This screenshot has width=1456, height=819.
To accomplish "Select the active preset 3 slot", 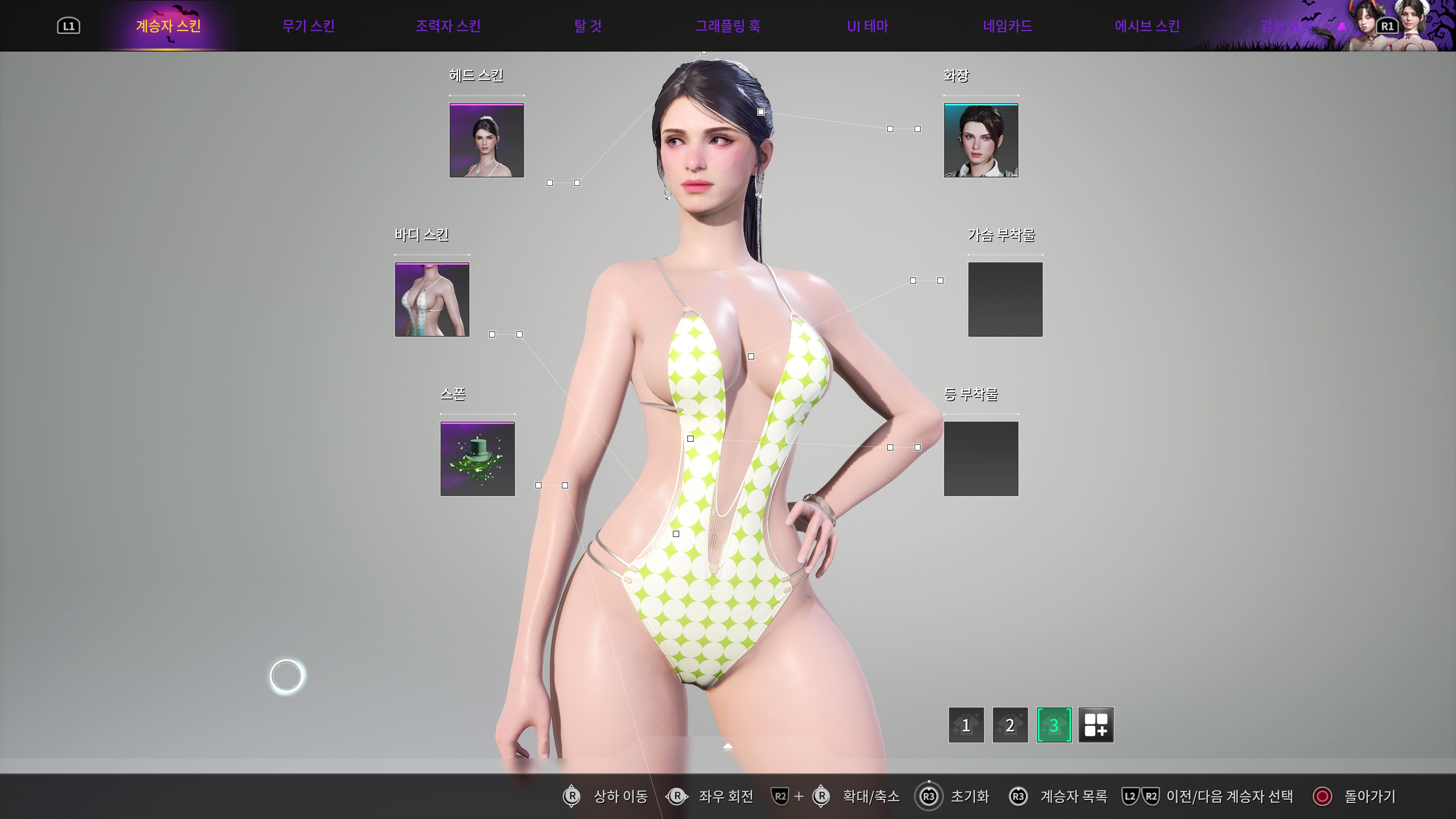I will [x=1054, y=725].
